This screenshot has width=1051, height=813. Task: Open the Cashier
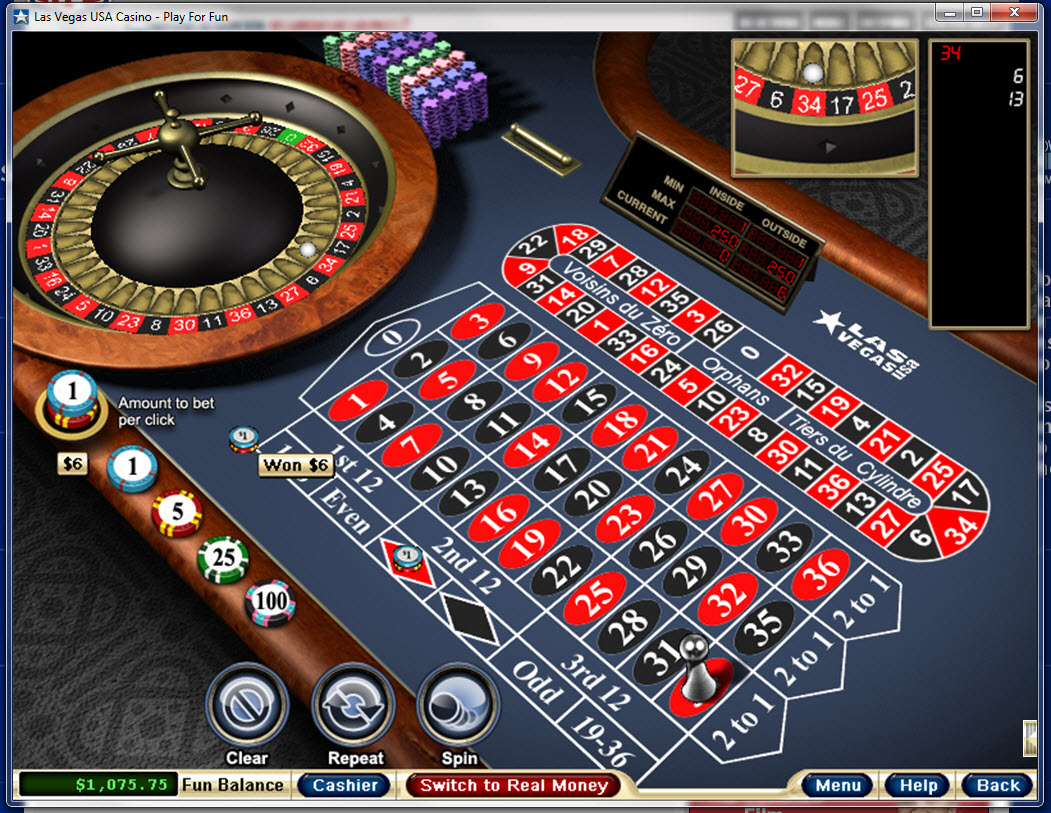(345, 785)
